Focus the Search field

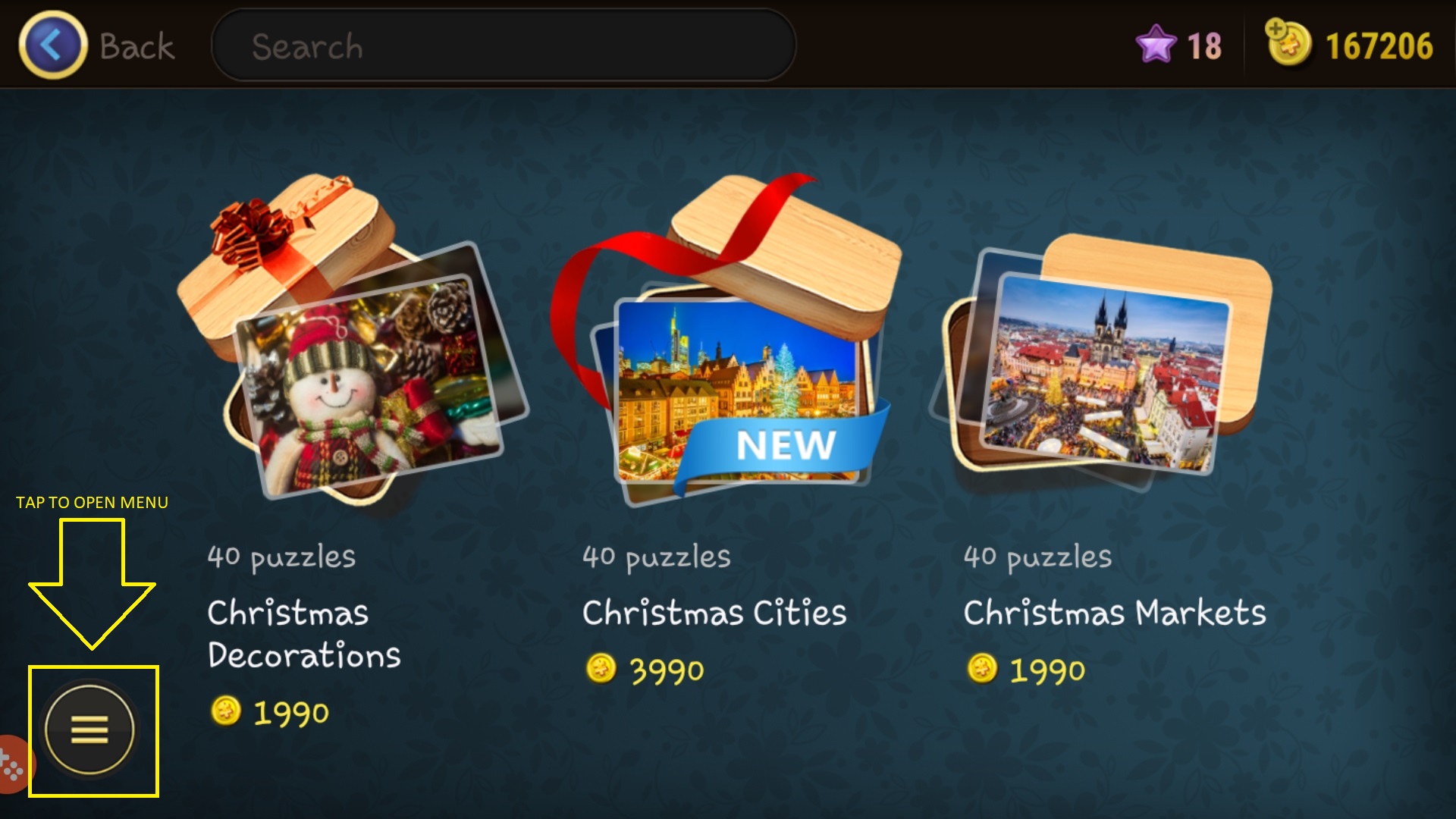tap(503, 45)
